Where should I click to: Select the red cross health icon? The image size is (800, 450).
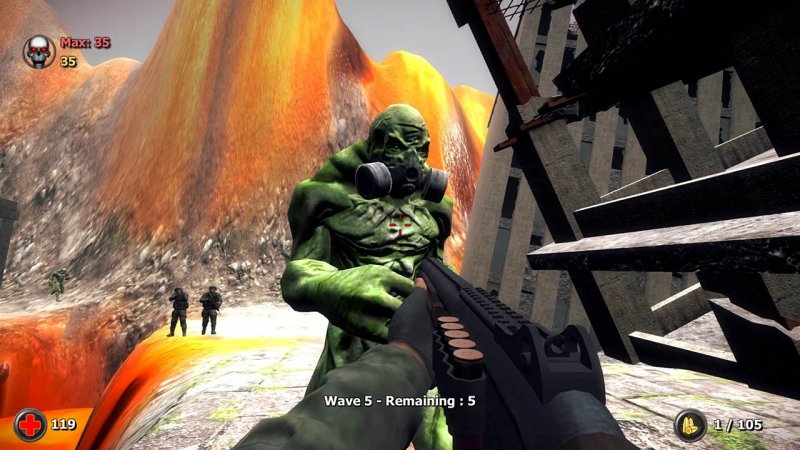tap(30, 425)
